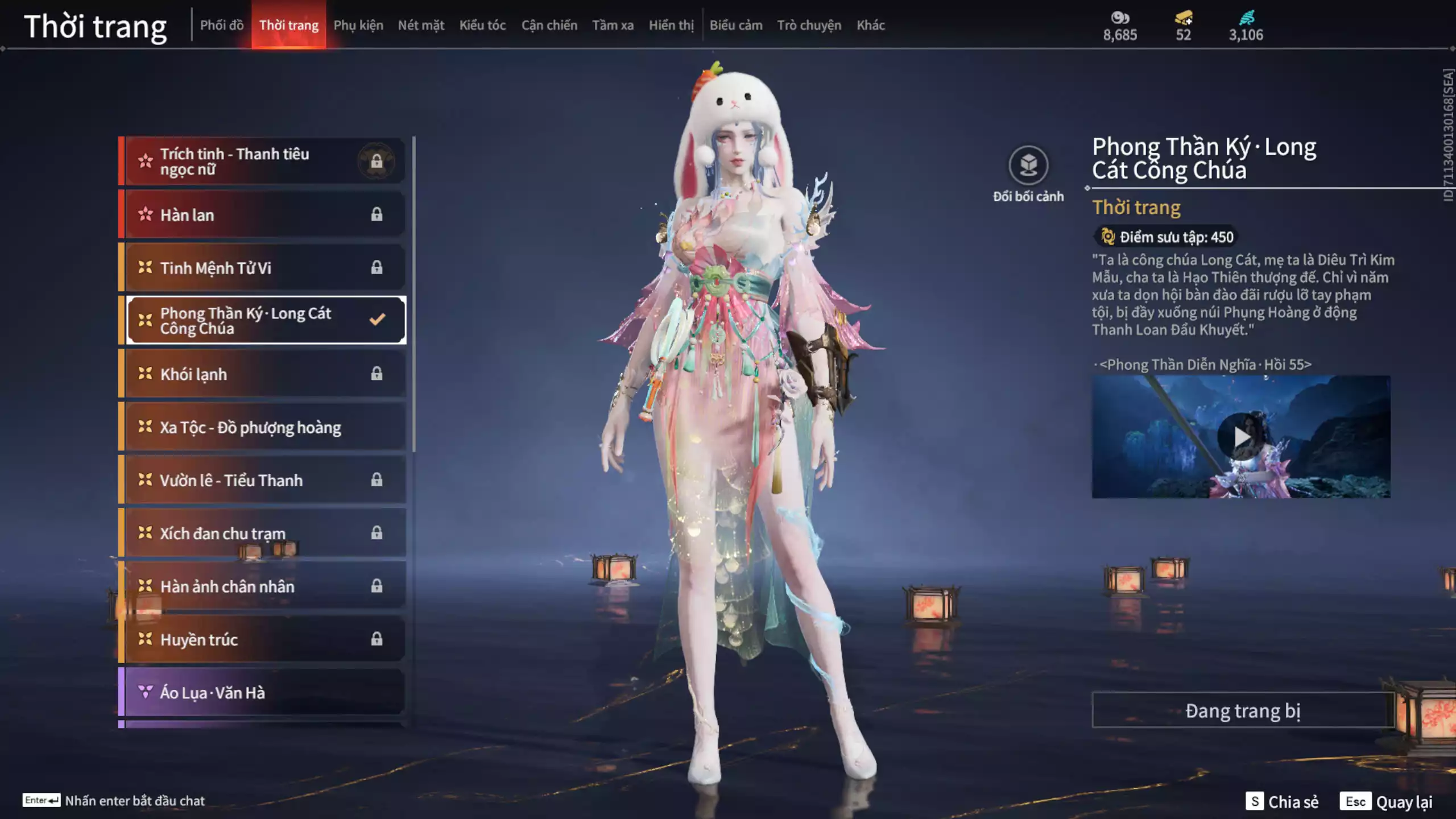Open the Phụ kiện tab
The width and height of the screenshot is (1456, 819).
[x=358, y=25]
